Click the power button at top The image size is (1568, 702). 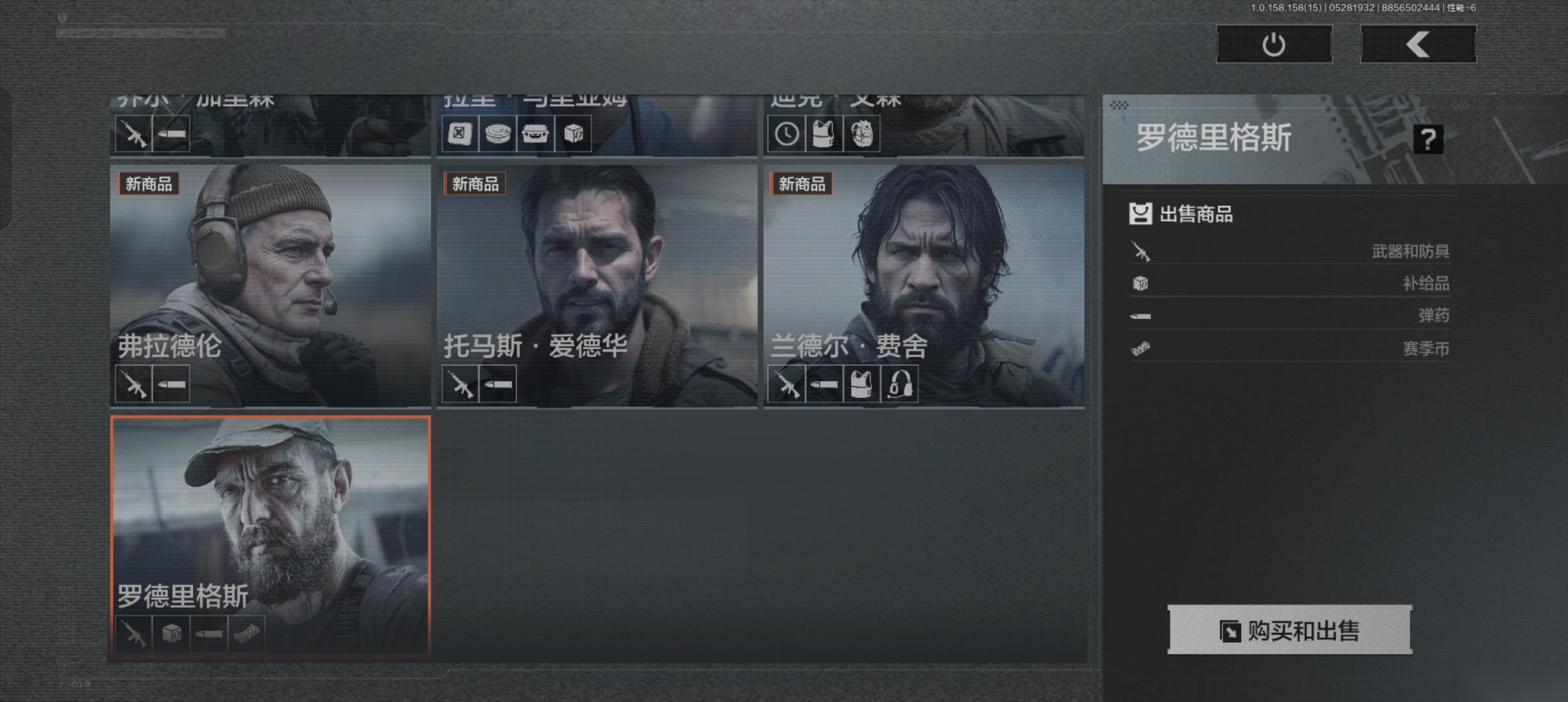pyautogui.click(x=1274, y=45)
